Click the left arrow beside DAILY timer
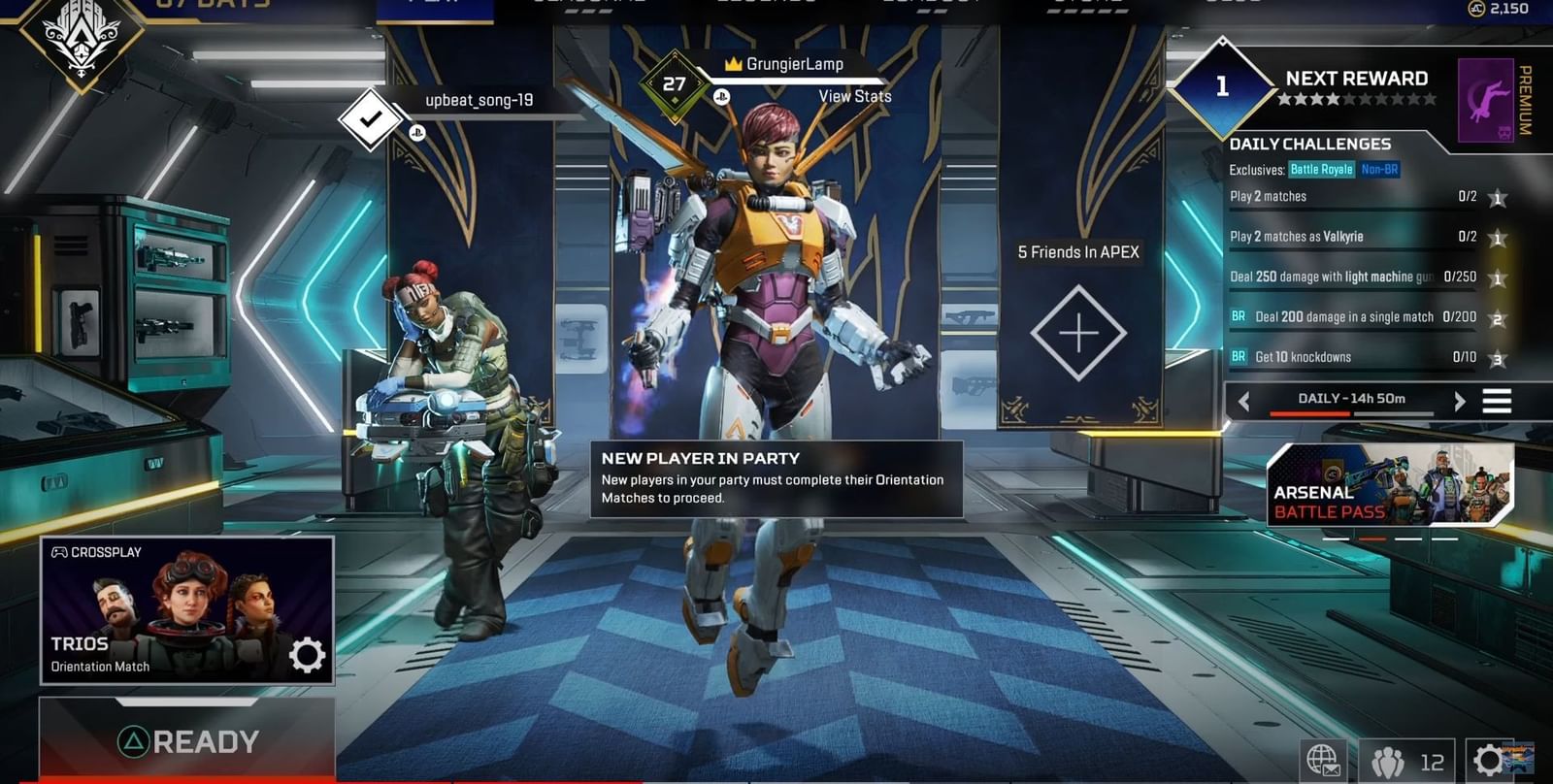 point(1244,399)
